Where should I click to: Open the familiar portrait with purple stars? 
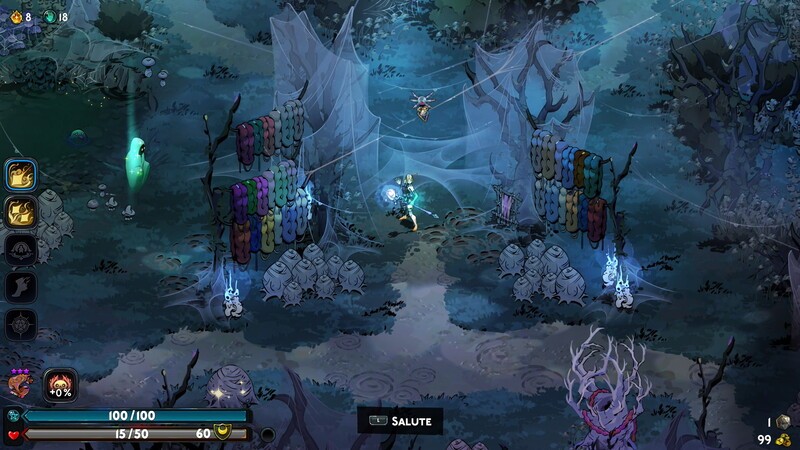pos(19,385)
